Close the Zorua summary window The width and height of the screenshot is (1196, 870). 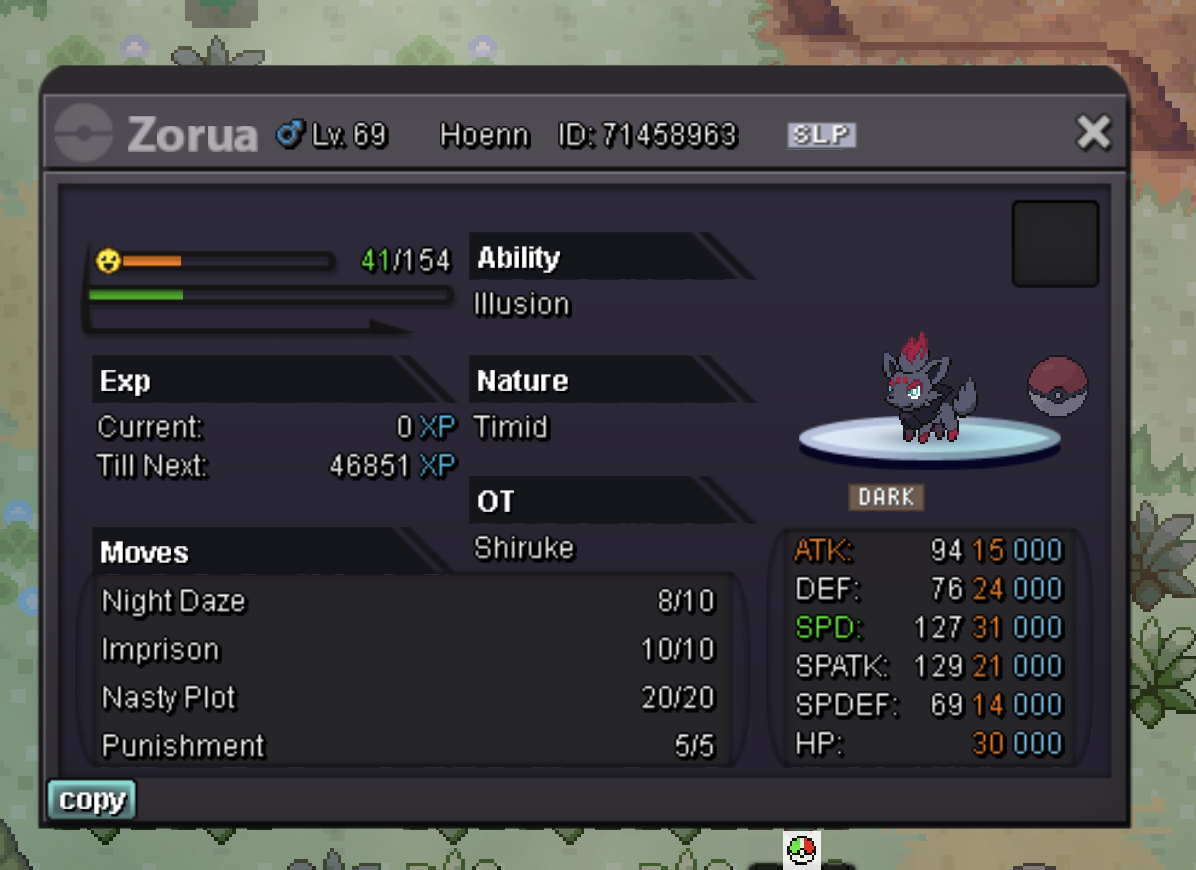click(x=1093, y=132)
